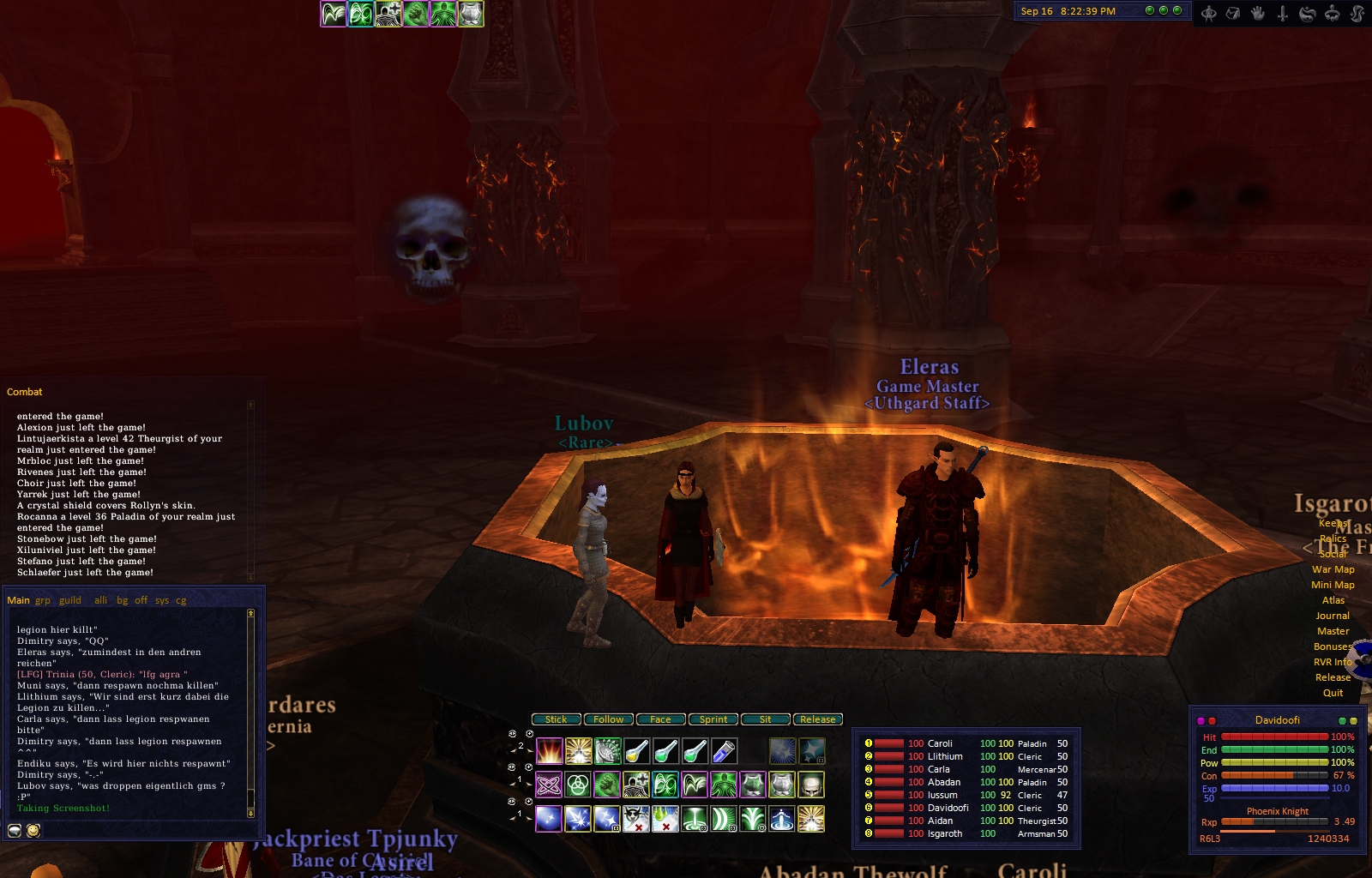This screenshot has width=1372, height=878.
Task: Switch to the grp chat tab
Action: [x=43, y=600]
